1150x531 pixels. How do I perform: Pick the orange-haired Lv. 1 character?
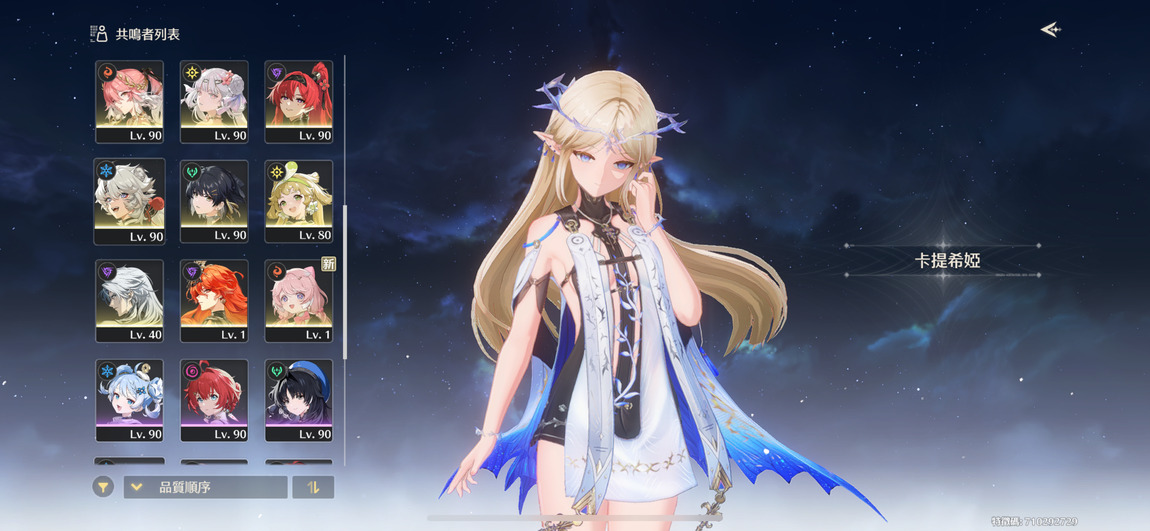pos(214,301)
